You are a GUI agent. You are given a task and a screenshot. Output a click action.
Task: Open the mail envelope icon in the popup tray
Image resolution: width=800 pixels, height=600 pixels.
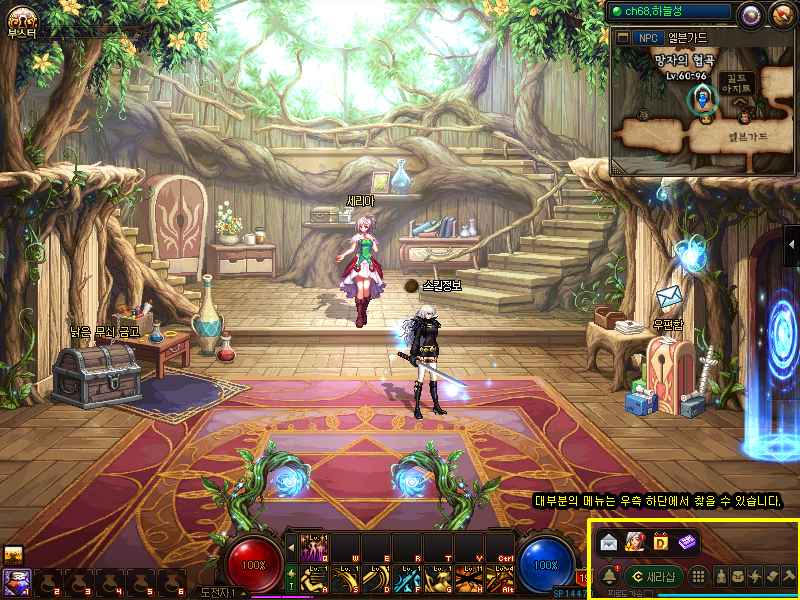tap(609, 542)
